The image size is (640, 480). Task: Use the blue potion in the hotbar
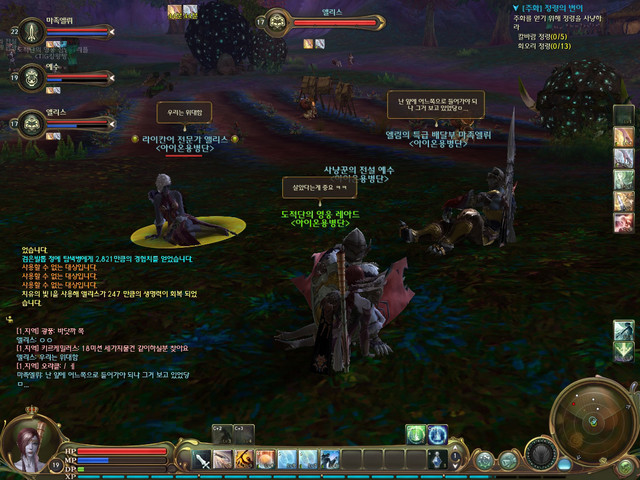click(x=437, y=459)
